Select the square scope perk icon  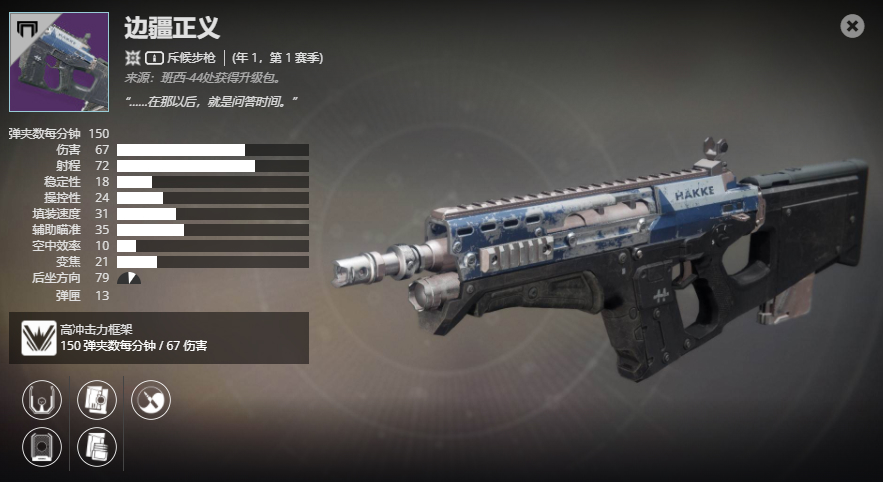pos(42,445)
